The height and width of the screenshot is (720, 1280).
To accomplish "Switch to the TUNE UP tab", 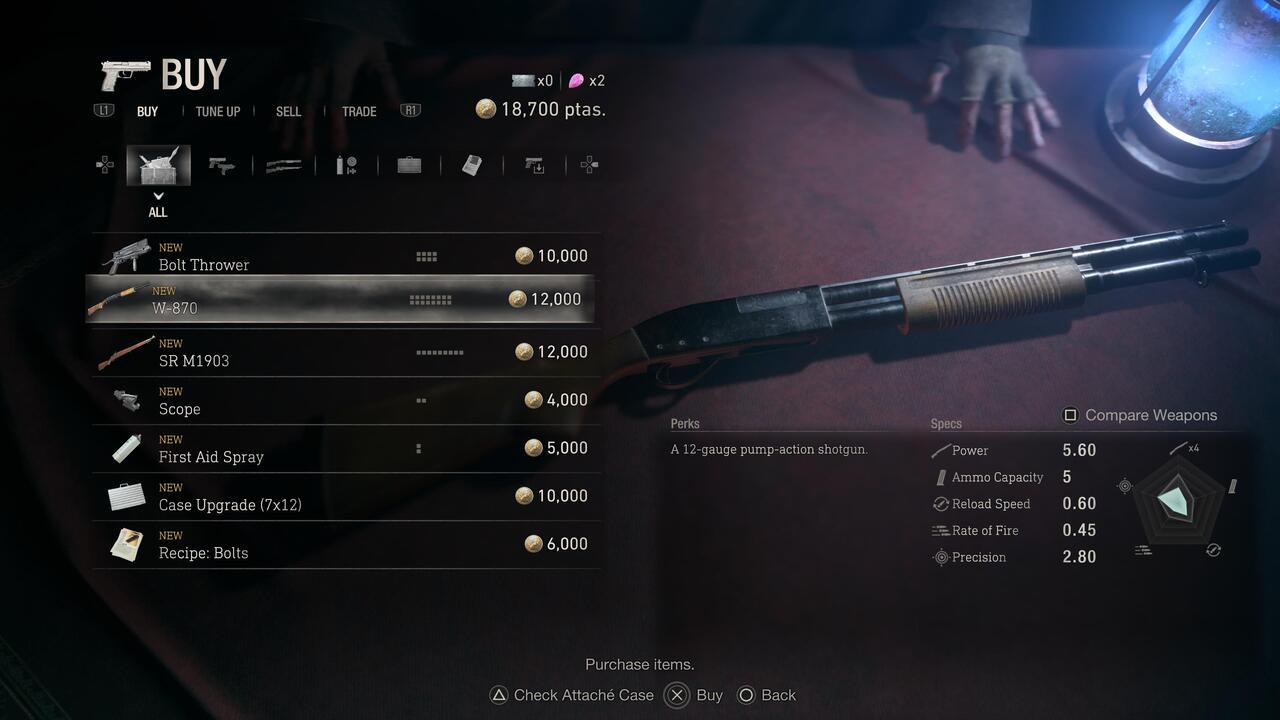I will pos(218,111).
